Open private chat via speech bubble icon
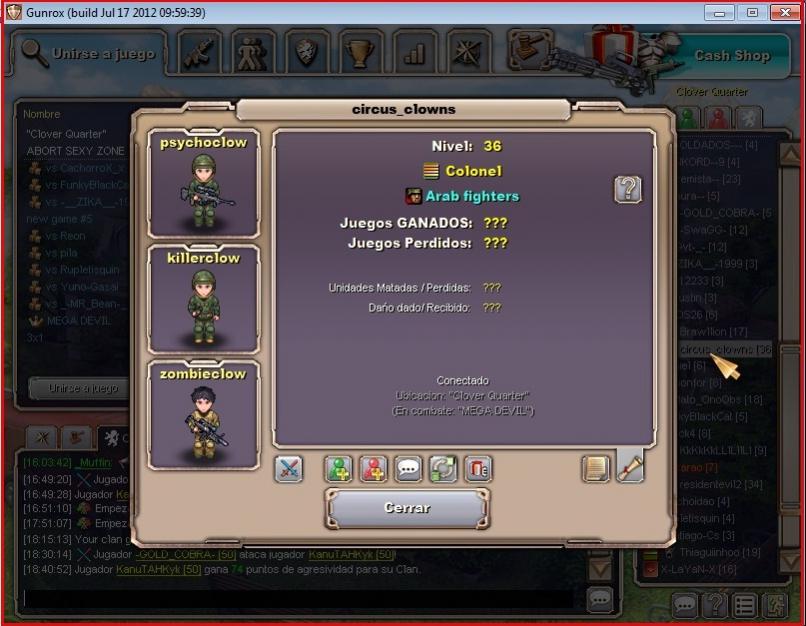 [408, 468]
